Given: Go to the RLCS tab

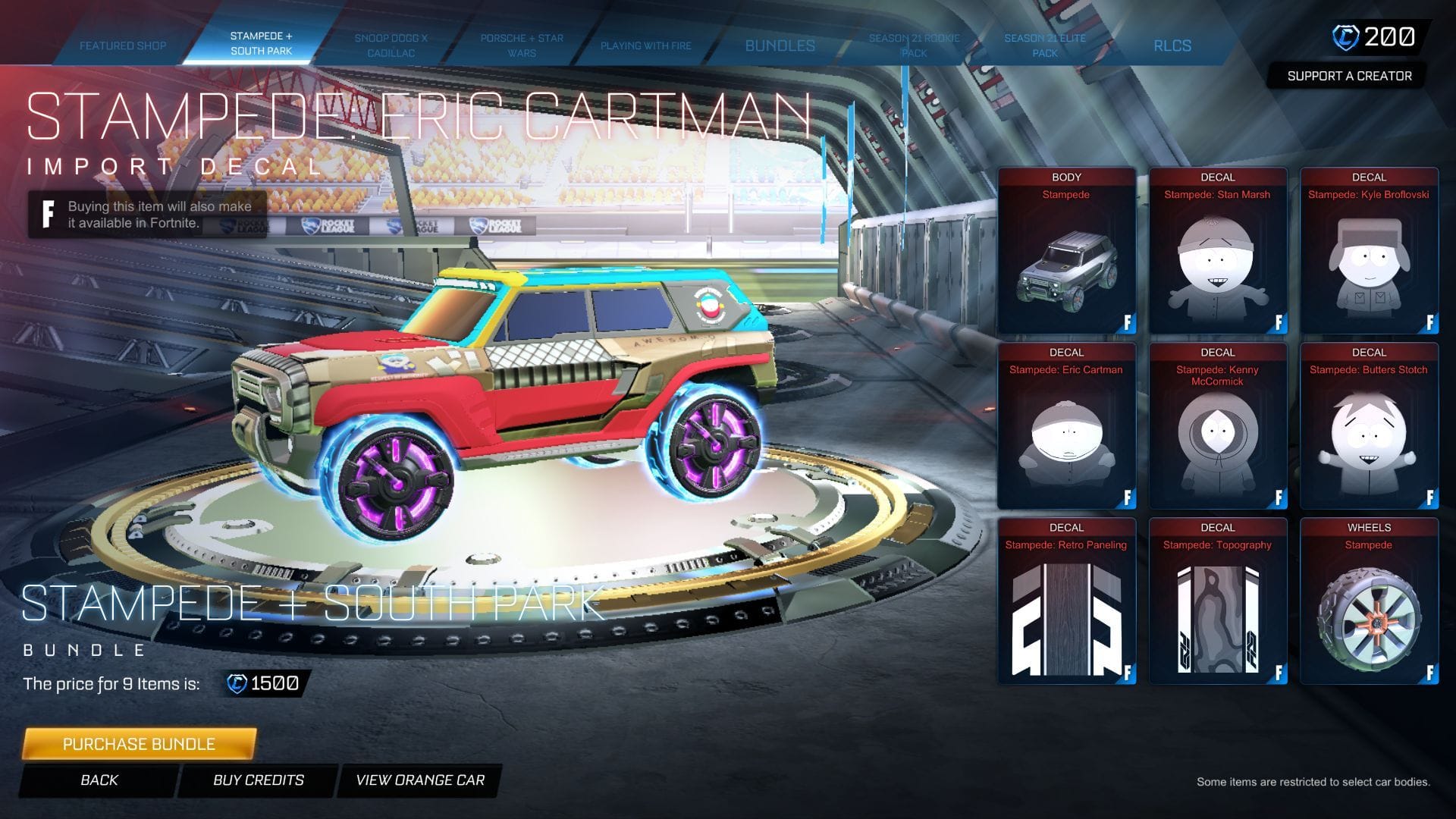Looking at the screenshot, I should pyautogui.click(x=1172, y=45).
